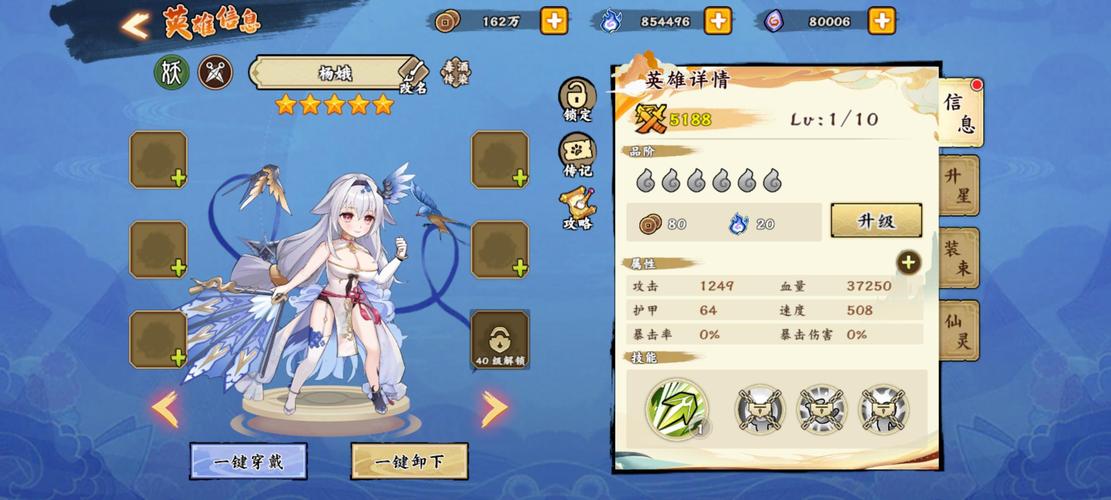Click the 升级 level up button
The image size is (1111, 500).
tap(876, 221)
